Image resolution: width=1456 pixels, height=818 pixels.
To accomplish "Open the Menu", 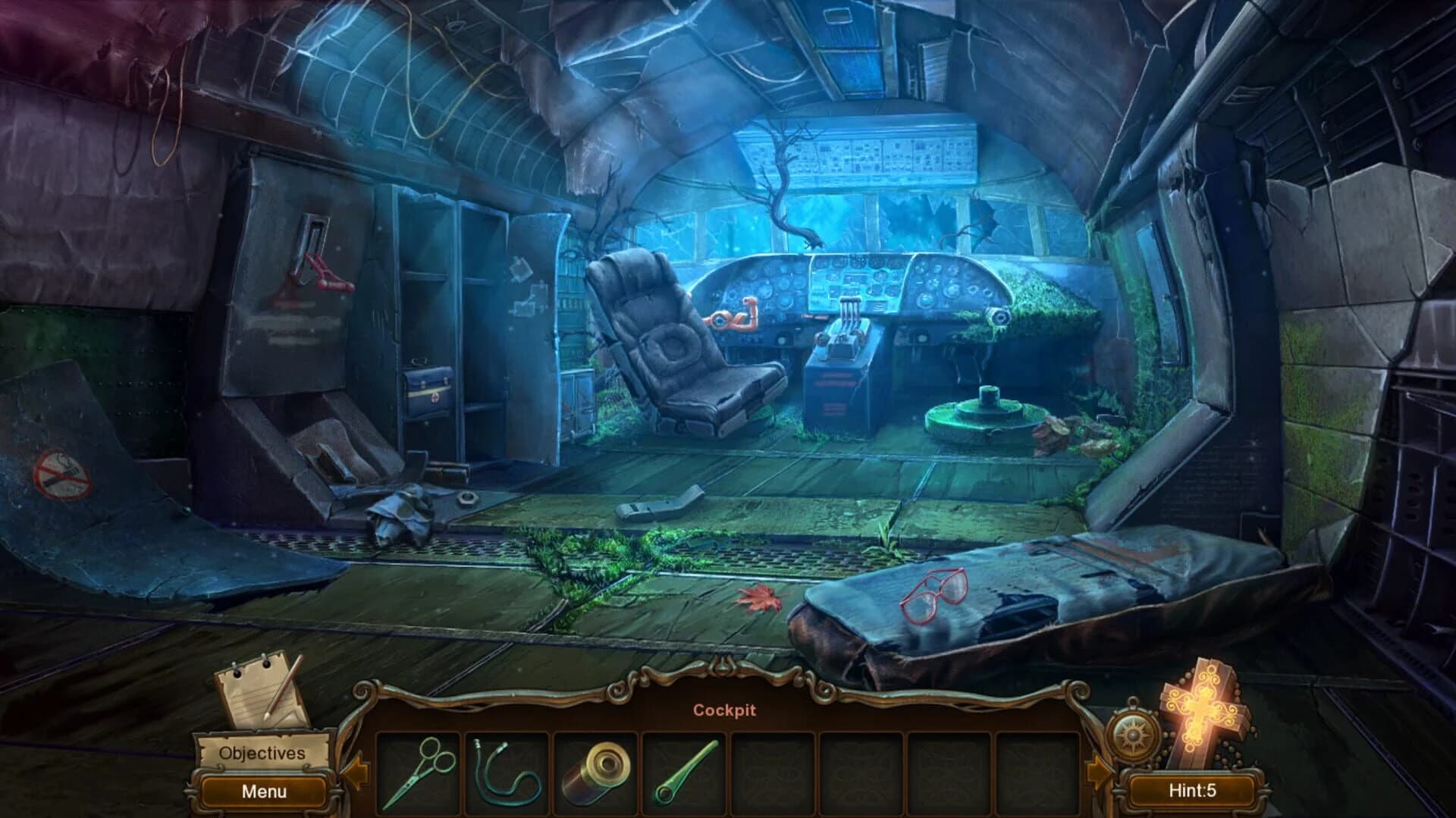I will pos(262,791).
